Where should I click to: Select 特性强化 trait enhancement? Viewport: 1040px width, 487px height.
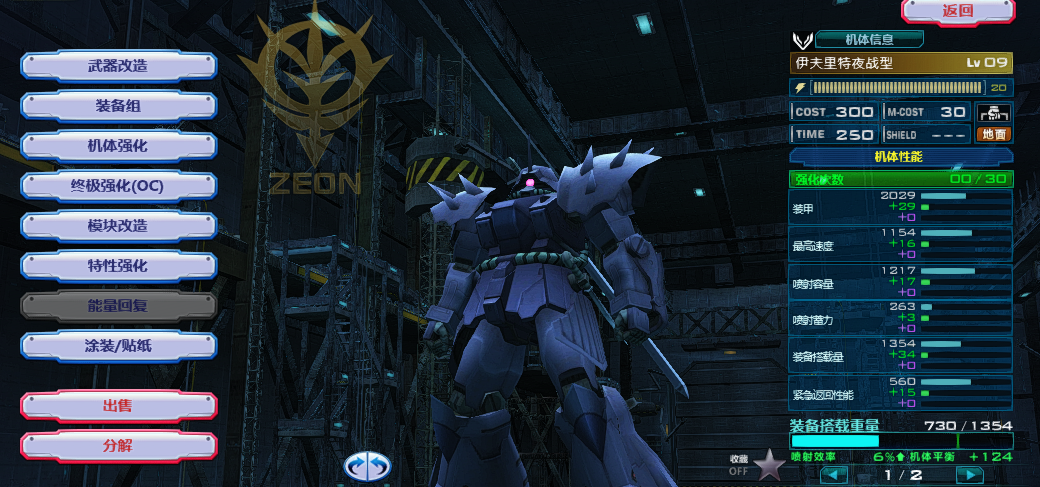(x=118, y=266)
